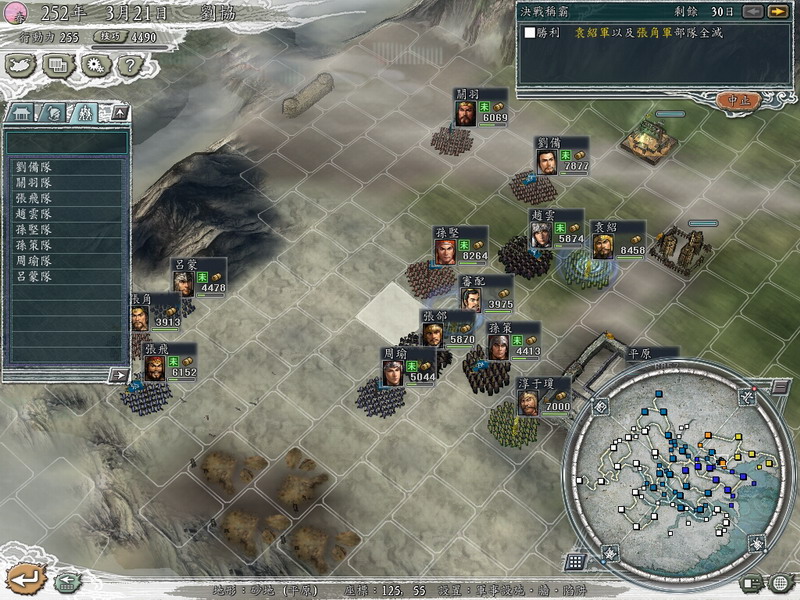Click the 中止 abort button

click(x=740, y=100)
